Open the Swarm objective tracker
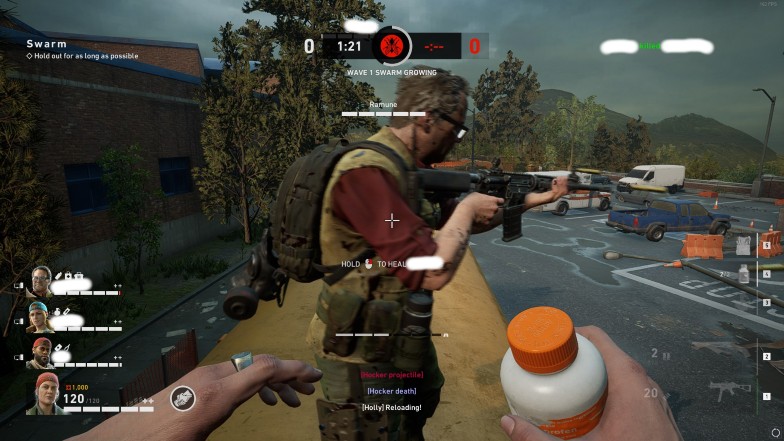Image resolution: width=784 pixels, height=441 pixels. pyautogui.click(x=47, y=44)
